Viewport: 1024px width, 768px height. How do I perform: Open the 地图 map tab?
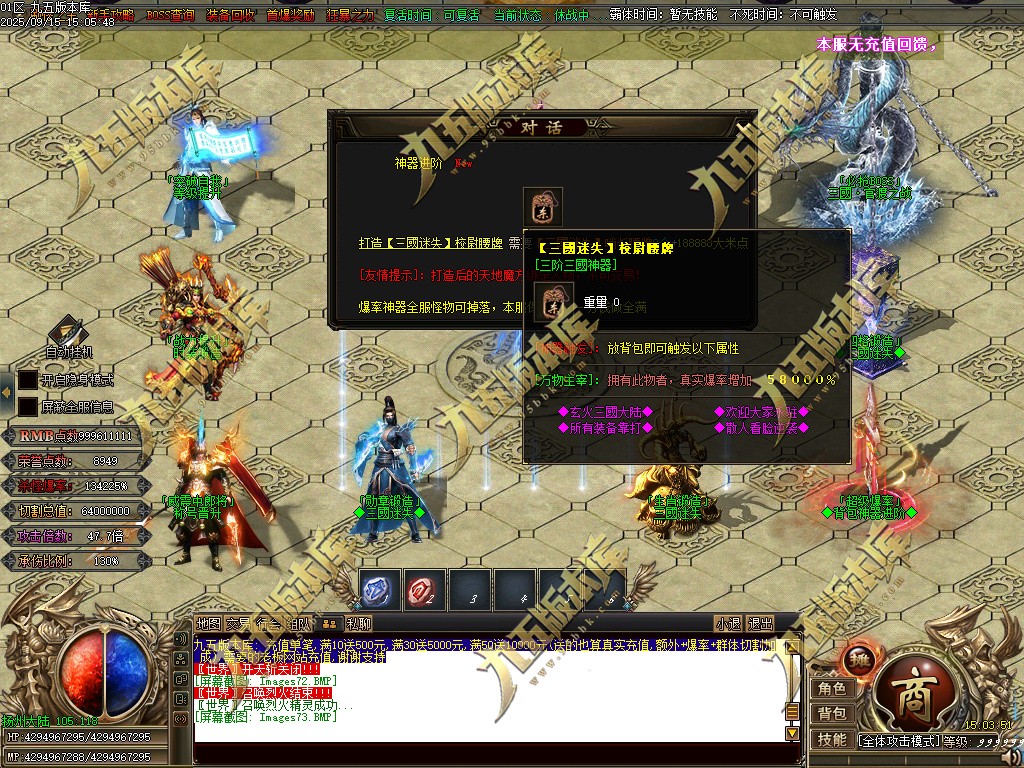coord(208,624)
